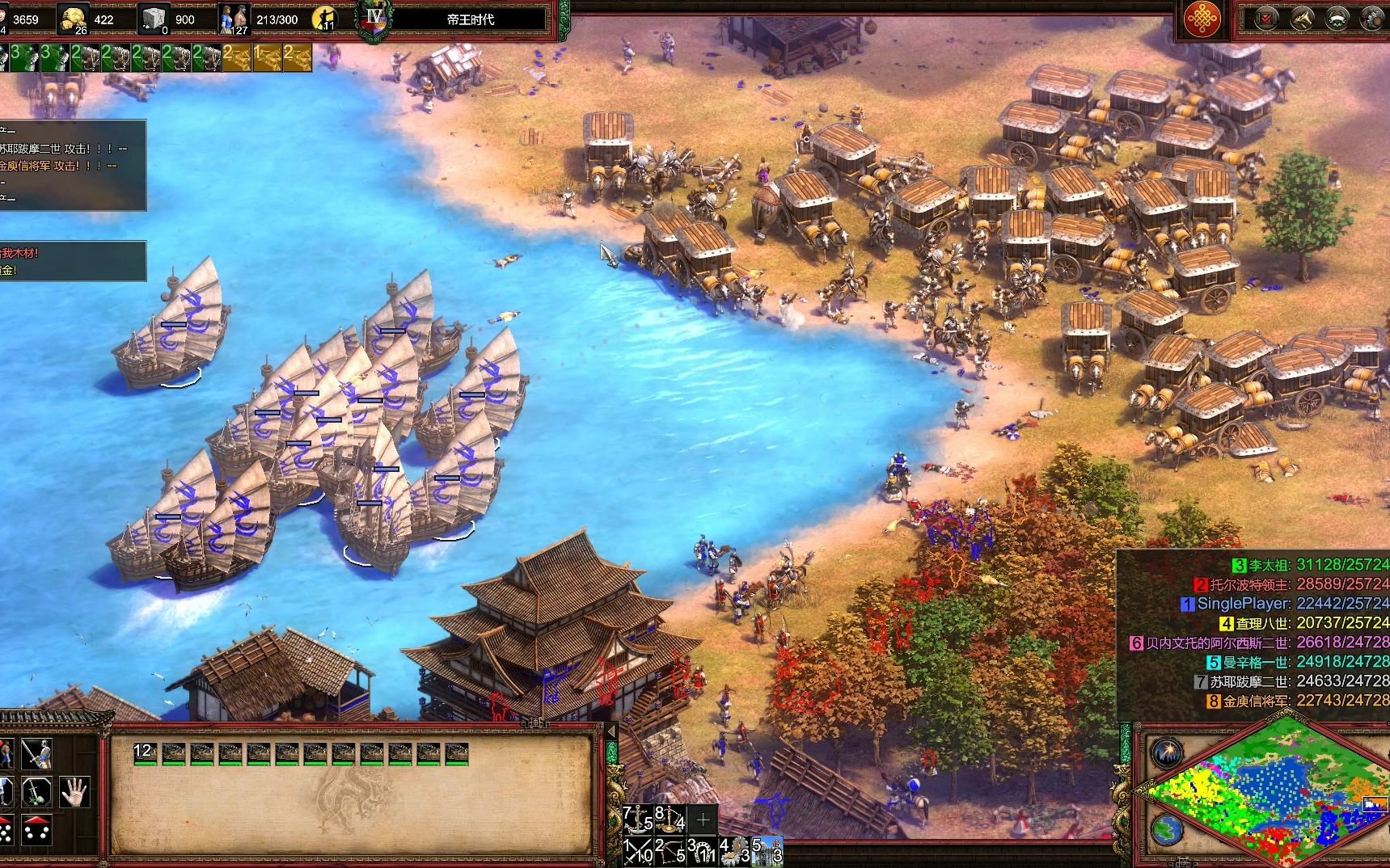Open the chat horn button
Viewport: 1390px width, 868px height.
[x=1302, y=19]
